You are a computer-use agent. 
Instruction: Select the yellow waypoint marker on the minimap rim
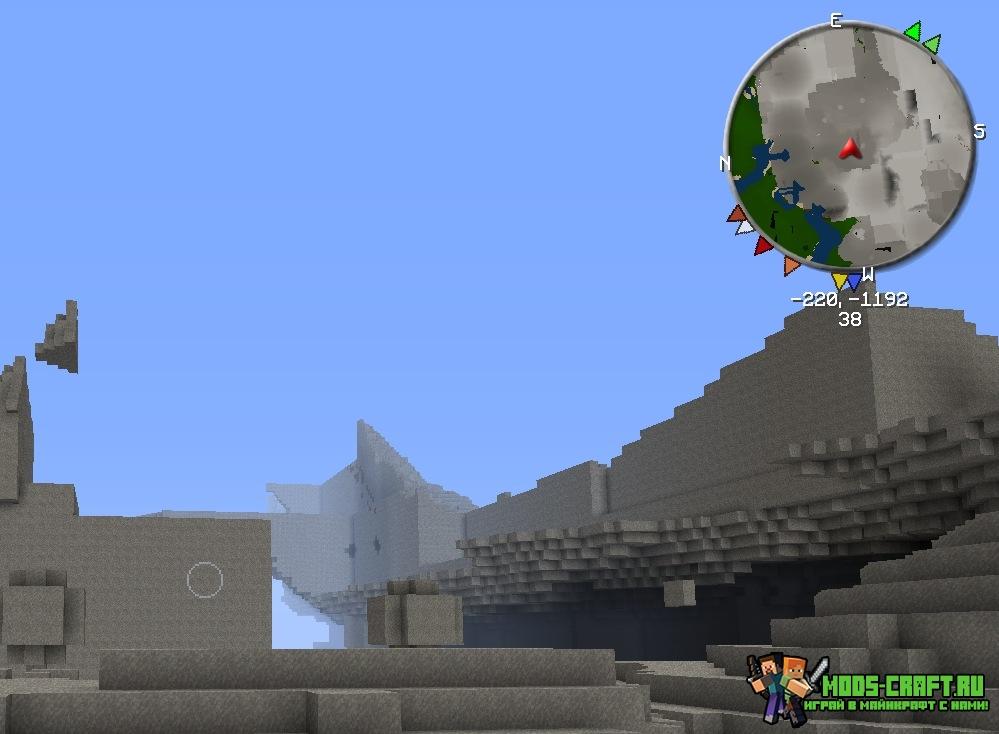pos(840,281)
